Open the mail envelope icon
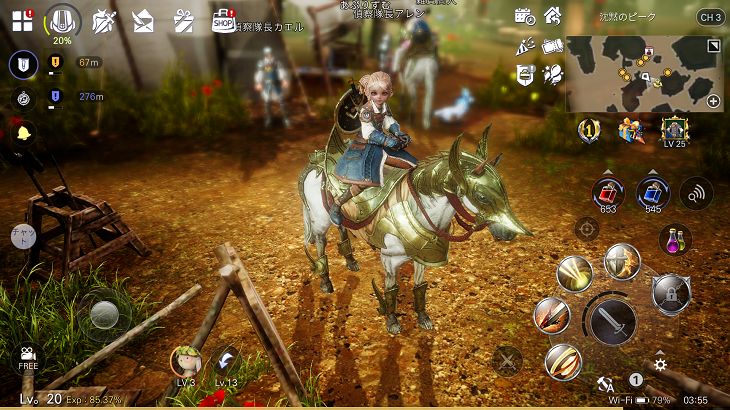 143,21
